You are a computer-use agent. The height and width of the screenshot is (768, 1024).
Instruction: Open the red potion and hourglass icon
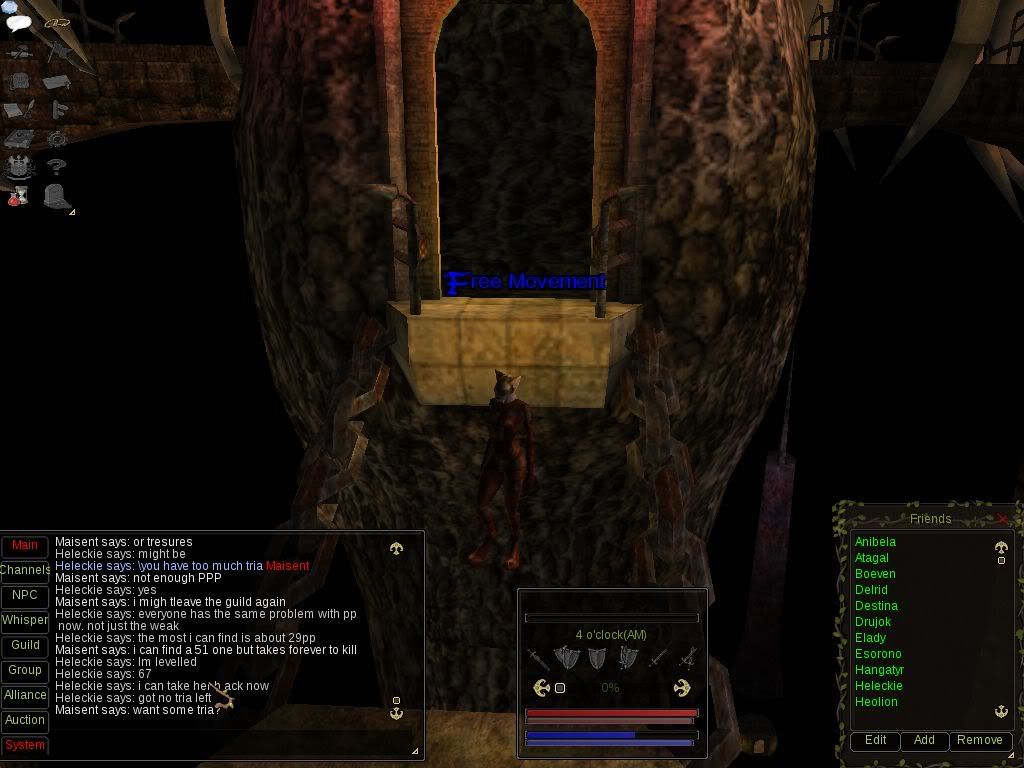pos(18,196)
